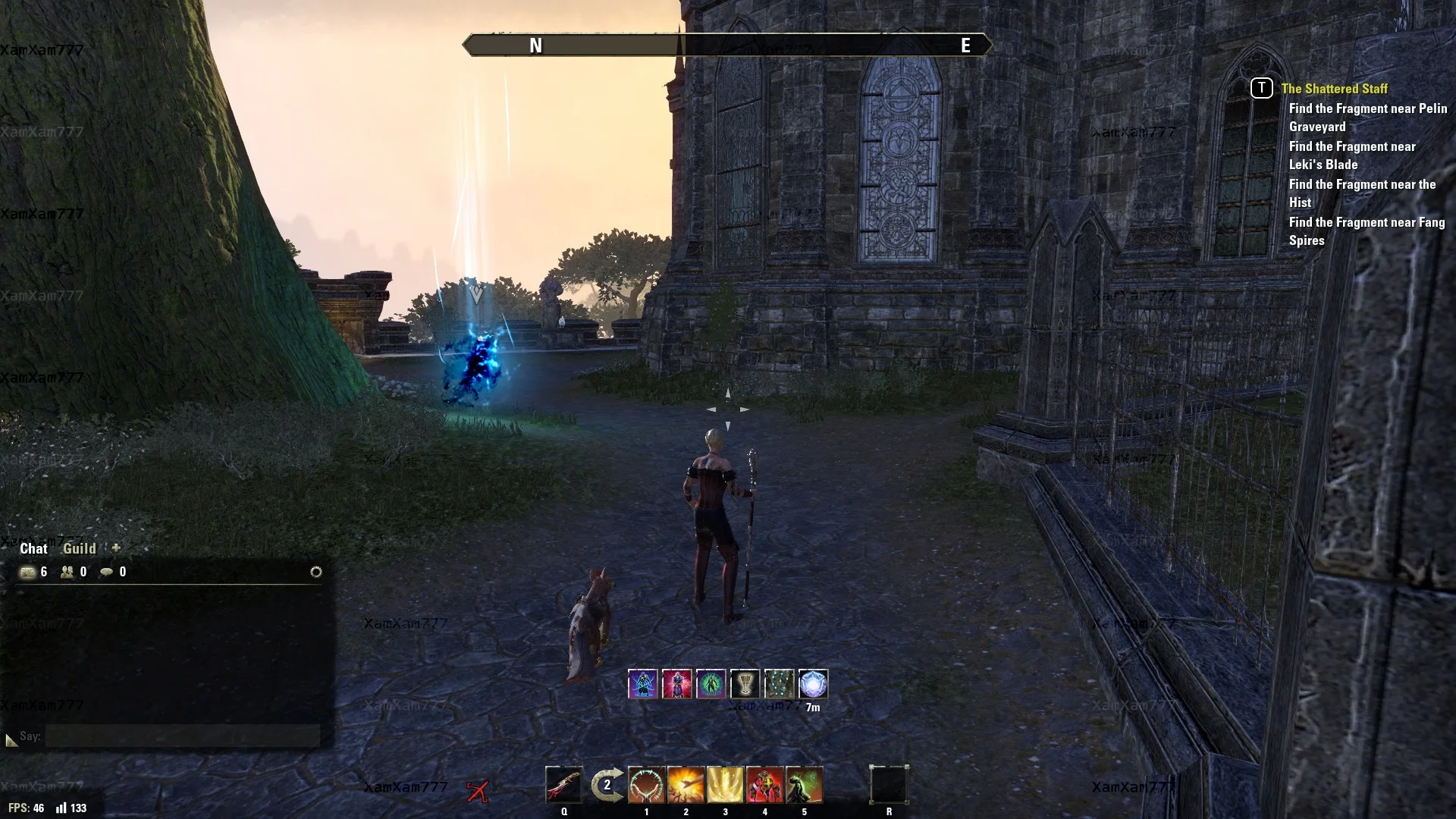Activate the glowing hands circle ability
The width and height of the screenshot is (1456, 819).
646,784
